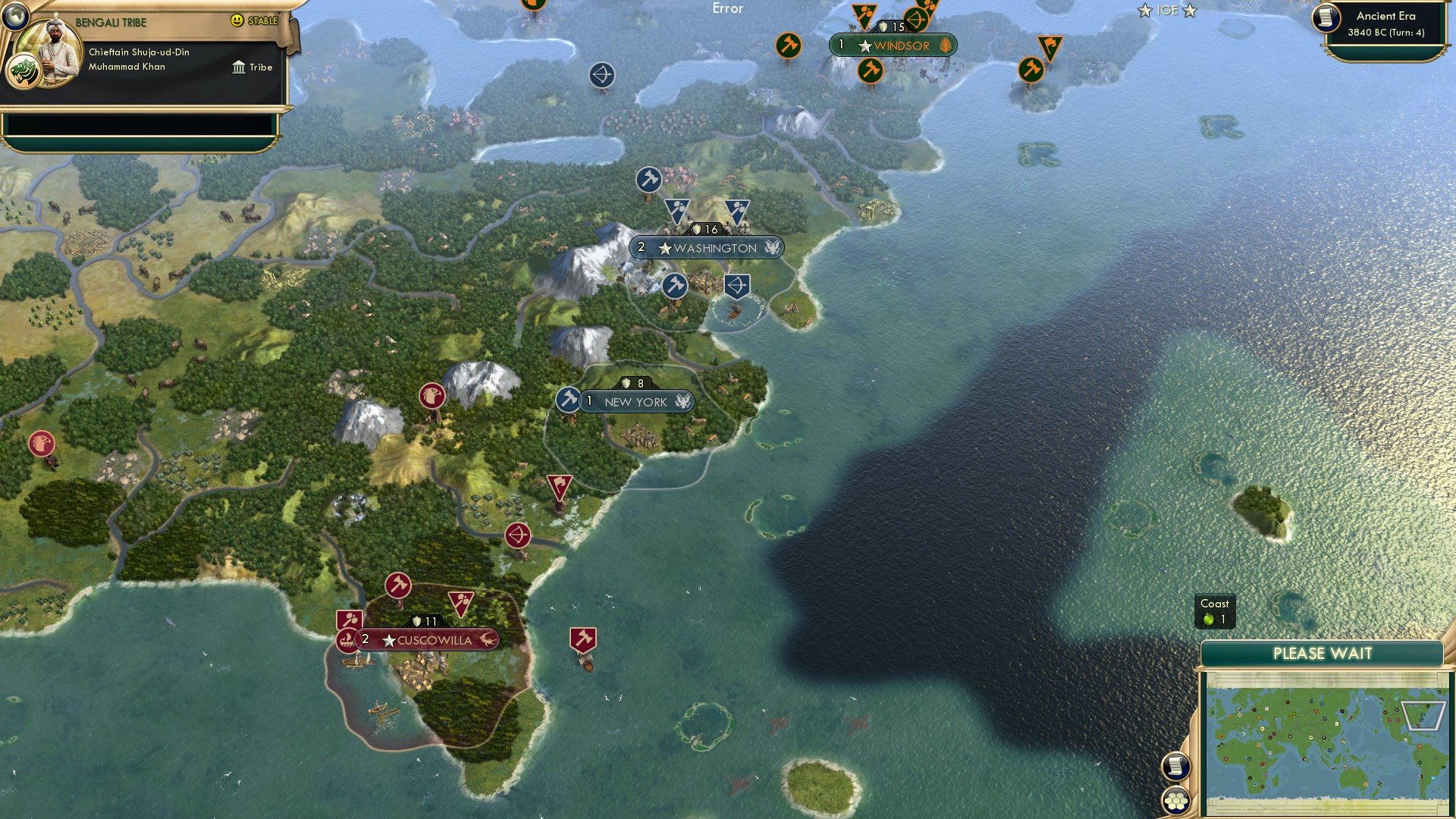This screenshot has width=1456, height=819.
Task: Toggle the star on the Windsor city banner
Action: 864,45
